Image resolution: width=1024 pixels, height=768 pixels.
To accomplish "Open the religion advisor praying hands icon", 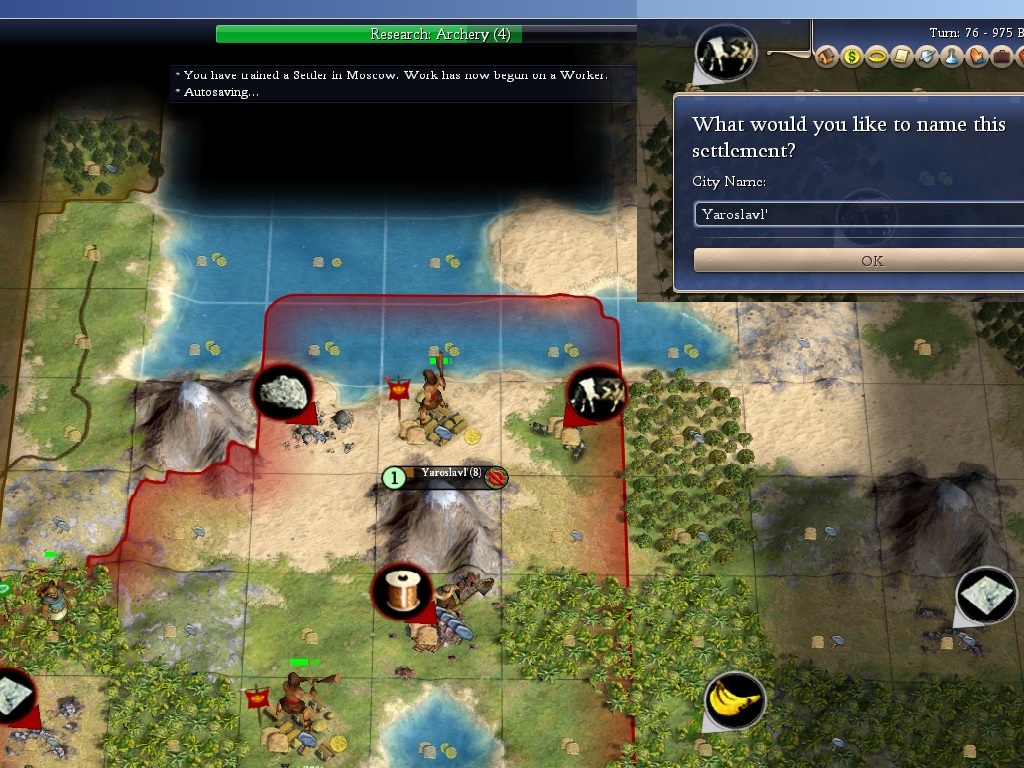I will pyautogui.click(x=974, y=57).
